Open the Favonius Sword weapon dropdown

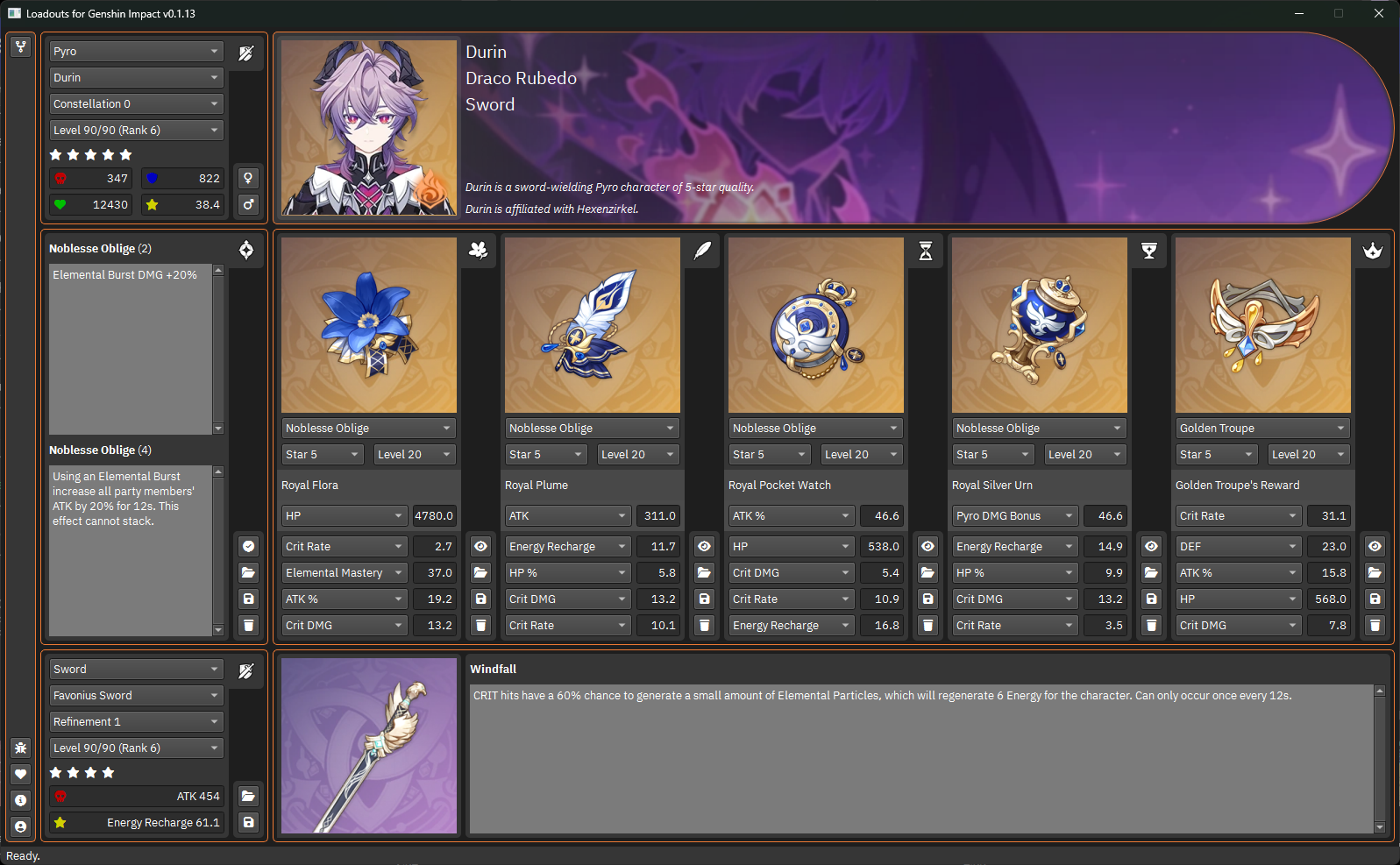(136, 695)
